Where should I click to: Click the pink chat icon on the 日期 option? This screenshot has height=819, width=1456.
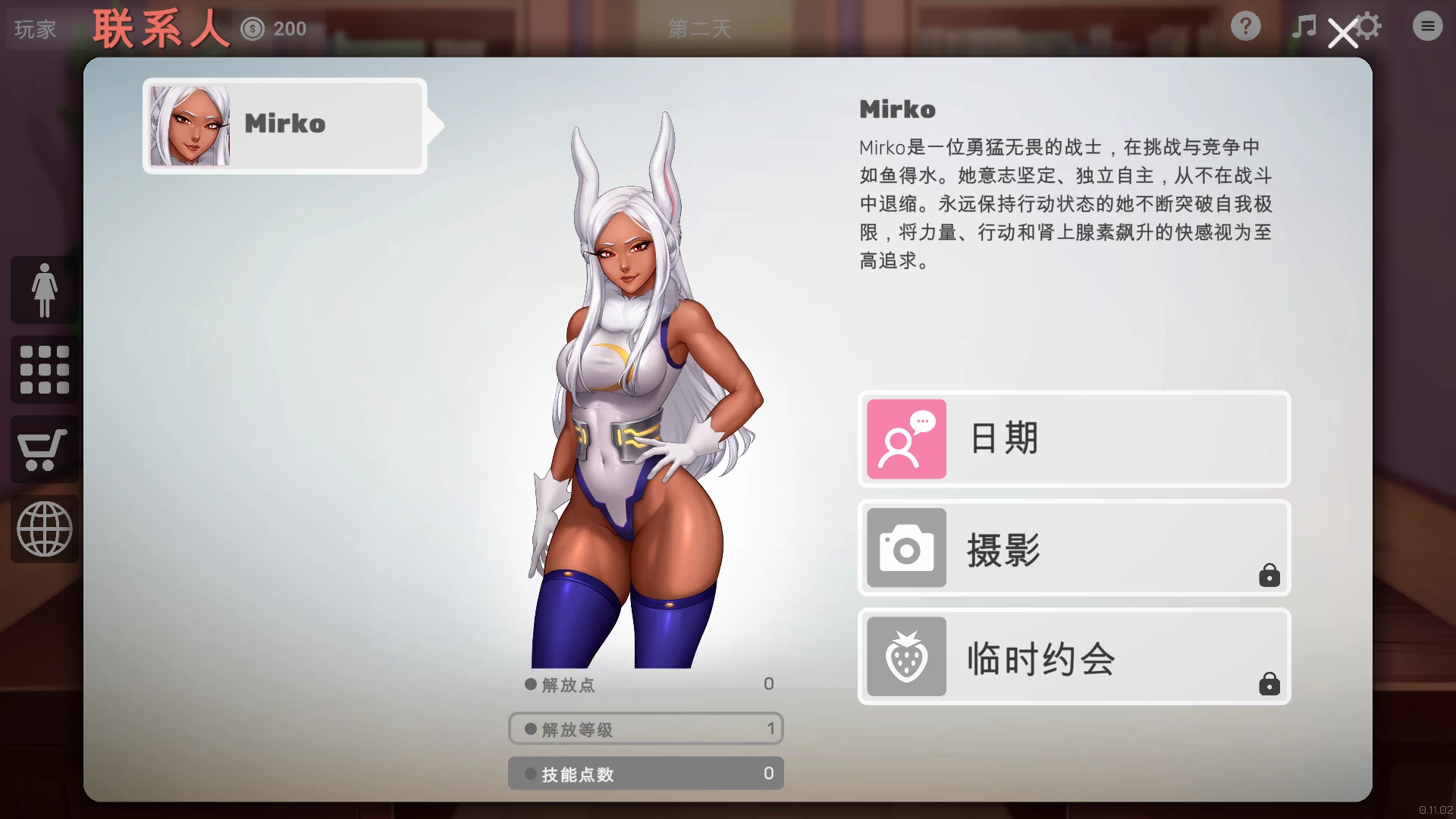tap(905, 438)
